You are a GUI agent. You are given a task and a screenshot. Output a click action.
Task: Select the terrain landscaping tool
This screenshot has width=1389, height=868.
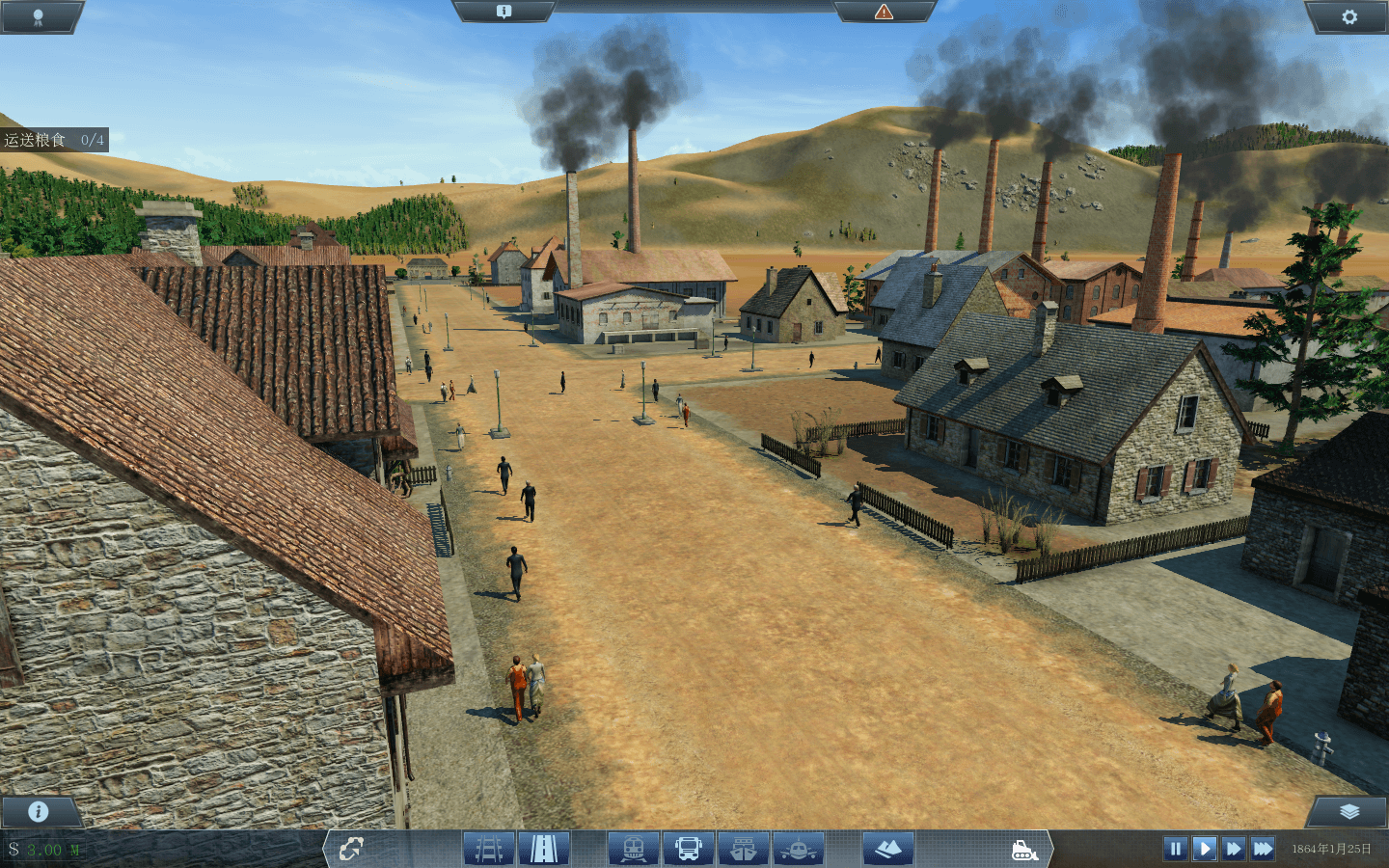pyautogui.click(x=887, y=849)
